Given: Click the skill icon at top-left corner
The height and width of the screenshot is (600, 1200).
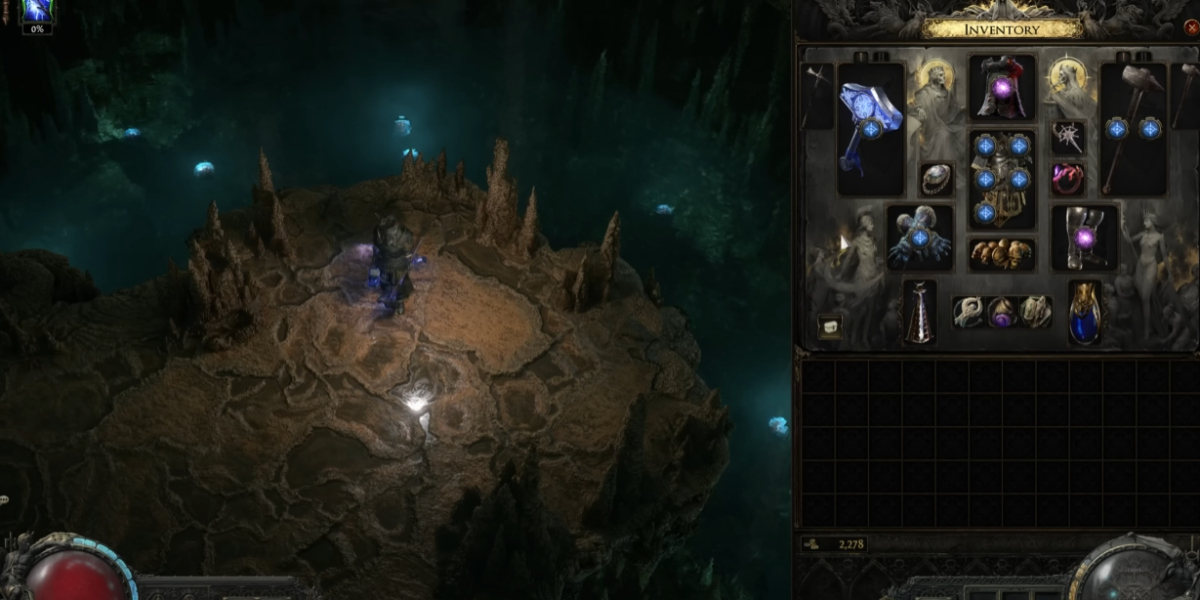Looking at the screenshot, I should click(x=37, y=12).
